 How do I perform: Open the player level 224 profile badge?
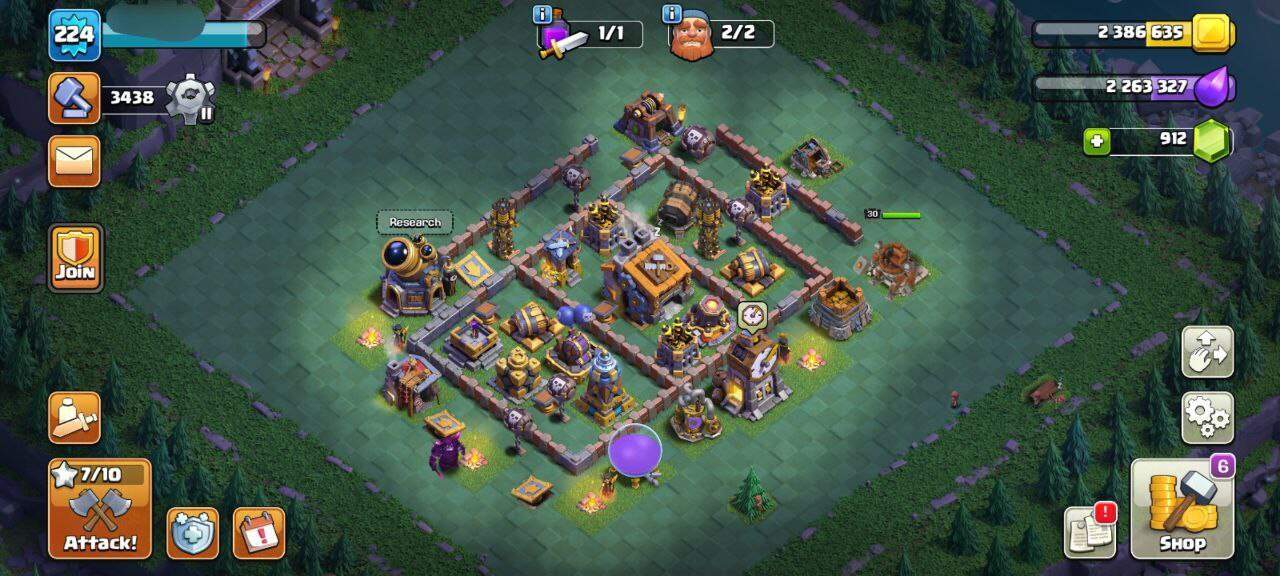[x=74, y=35]
